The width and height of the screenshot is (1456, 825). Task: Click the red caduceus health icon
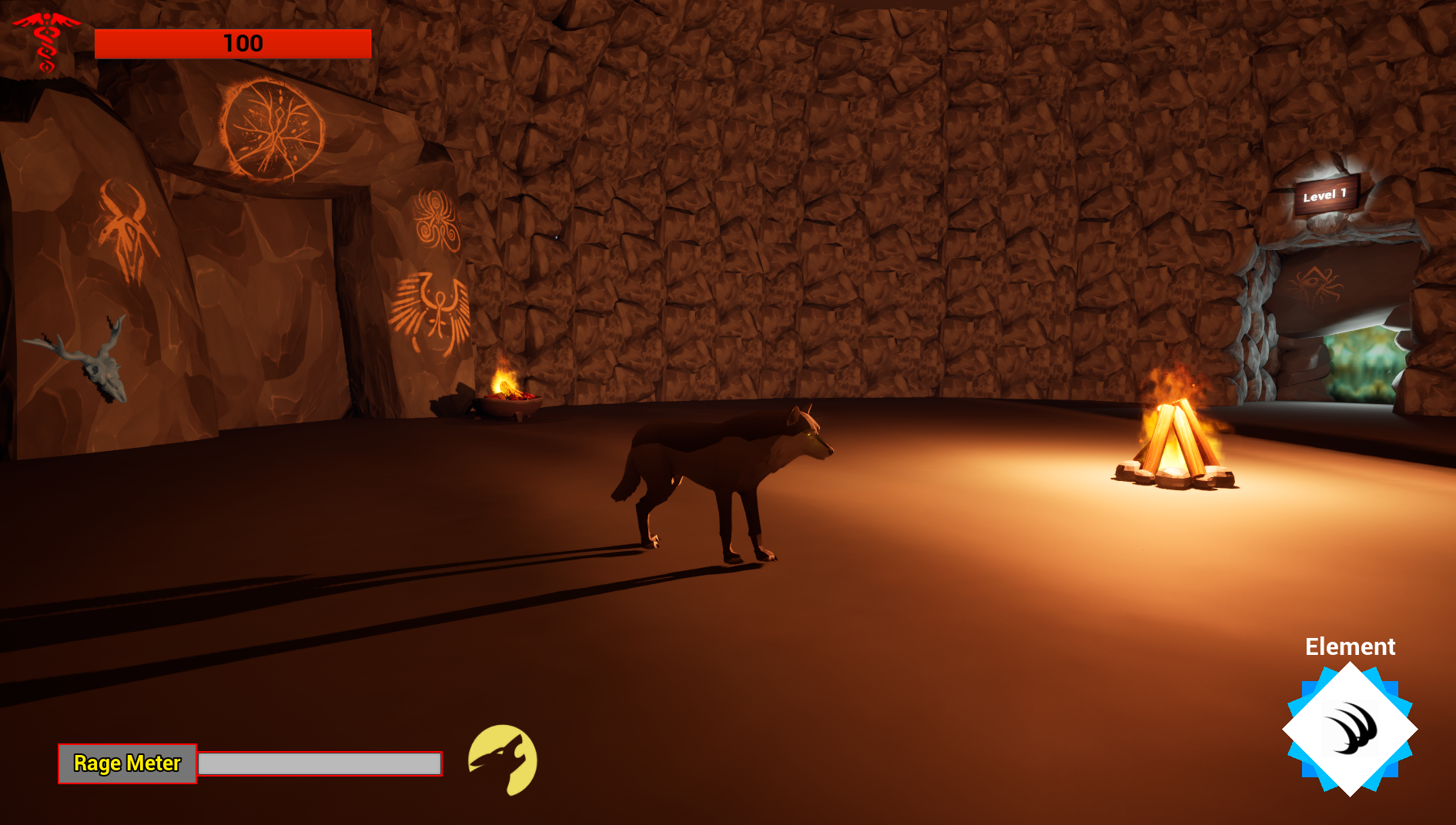pos(46,42)
